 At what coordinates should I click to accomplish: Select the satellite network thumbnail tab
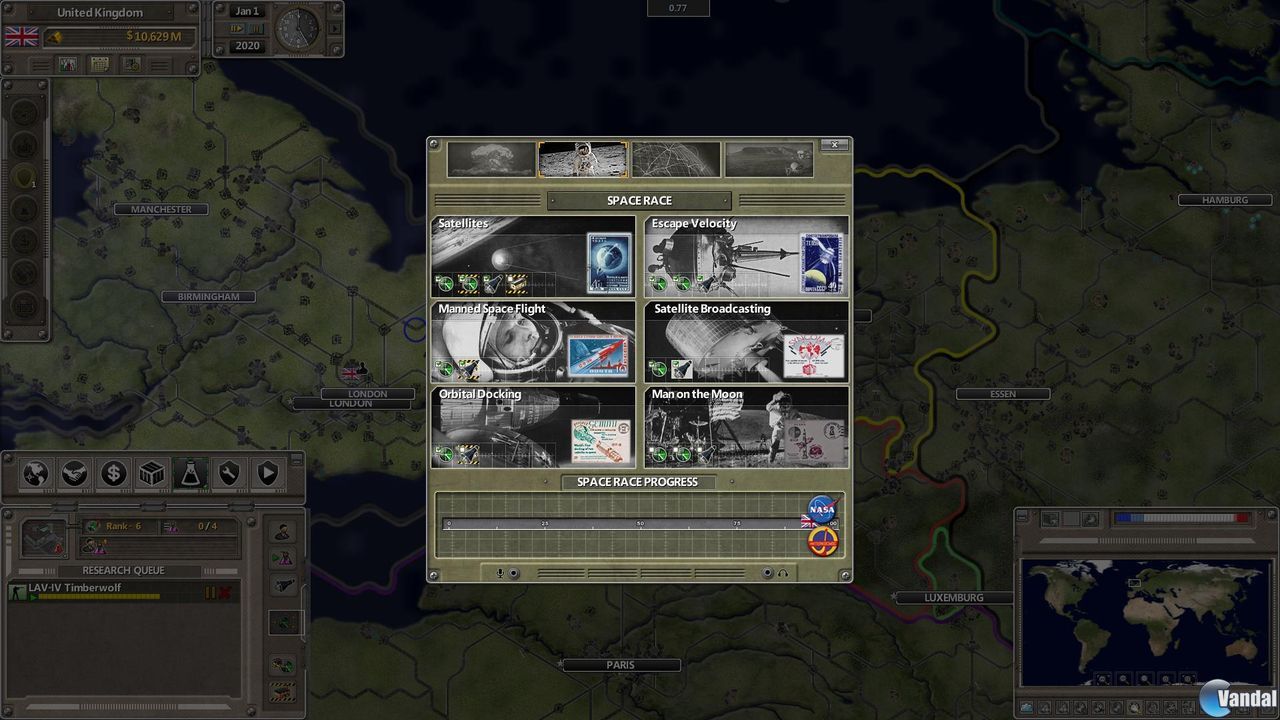point(675,158)
